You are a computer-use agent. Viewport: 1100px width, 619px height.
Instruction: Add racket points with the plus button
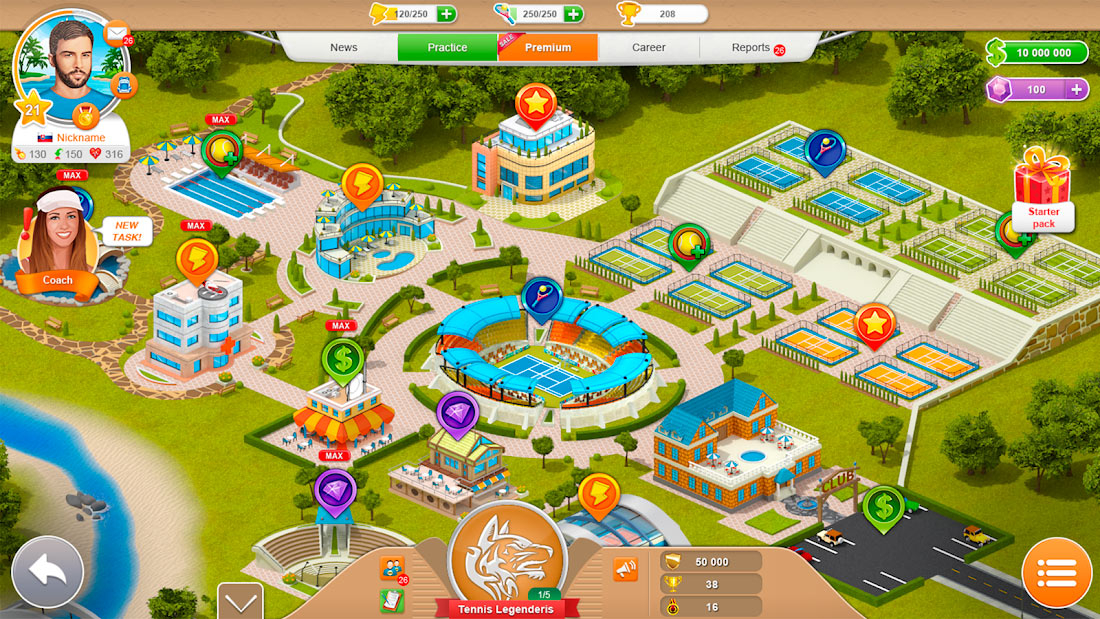pyautogui.click(x=573, y=14)
